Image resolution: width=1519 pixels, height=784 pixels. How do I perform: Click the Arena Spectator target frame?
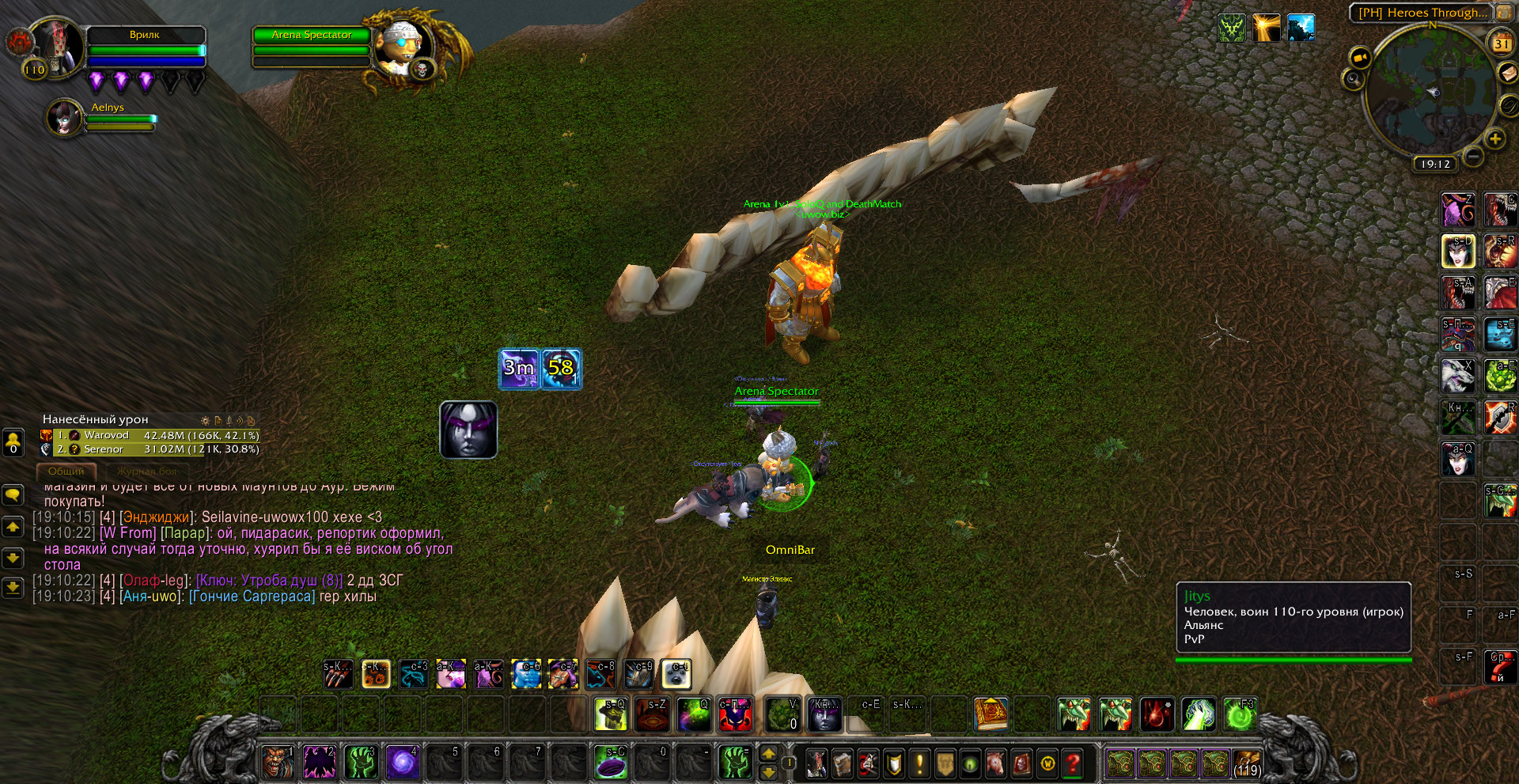pos(312,49)
